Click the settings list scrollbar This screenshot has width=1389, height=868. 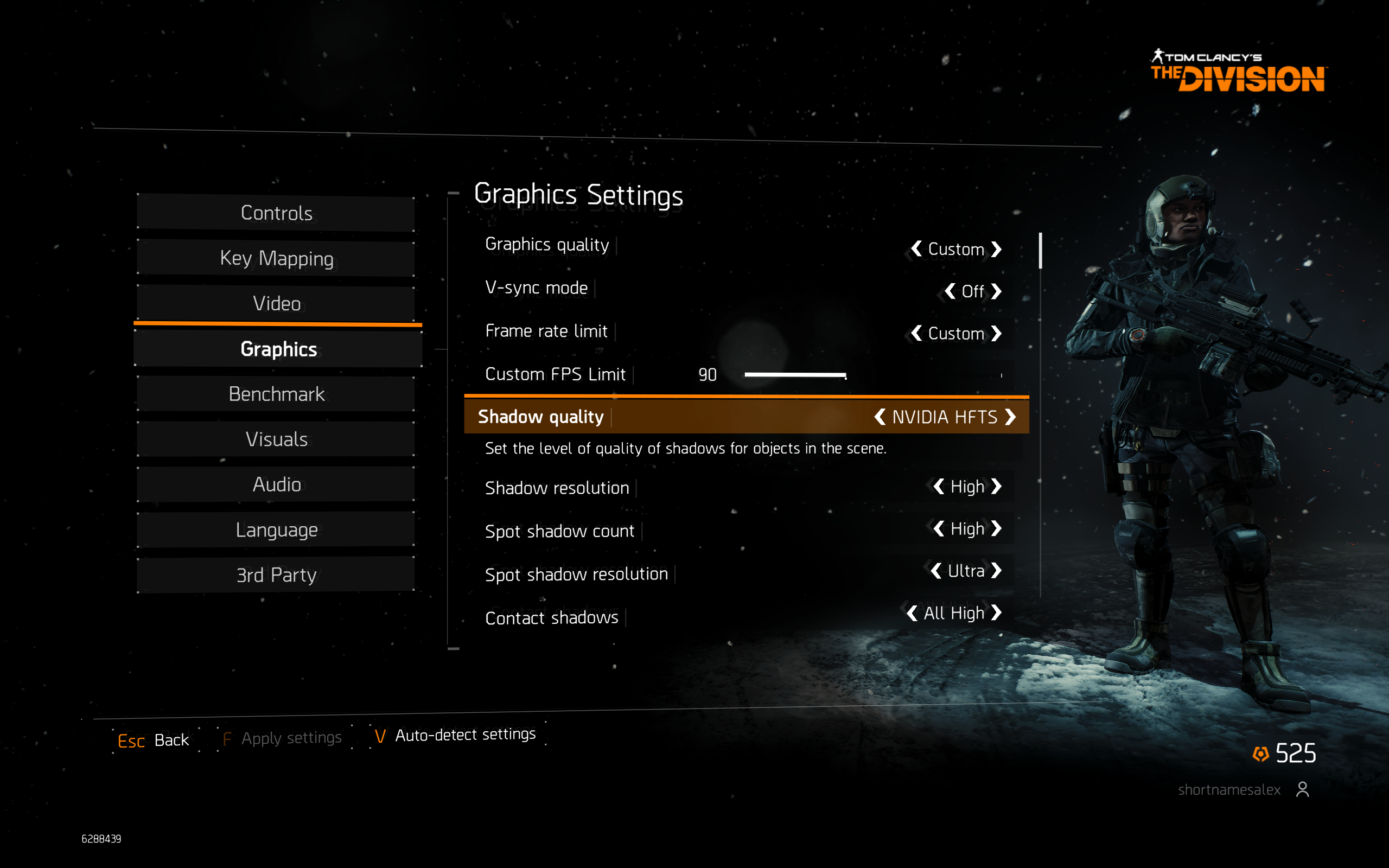(x=1040, y=251)
